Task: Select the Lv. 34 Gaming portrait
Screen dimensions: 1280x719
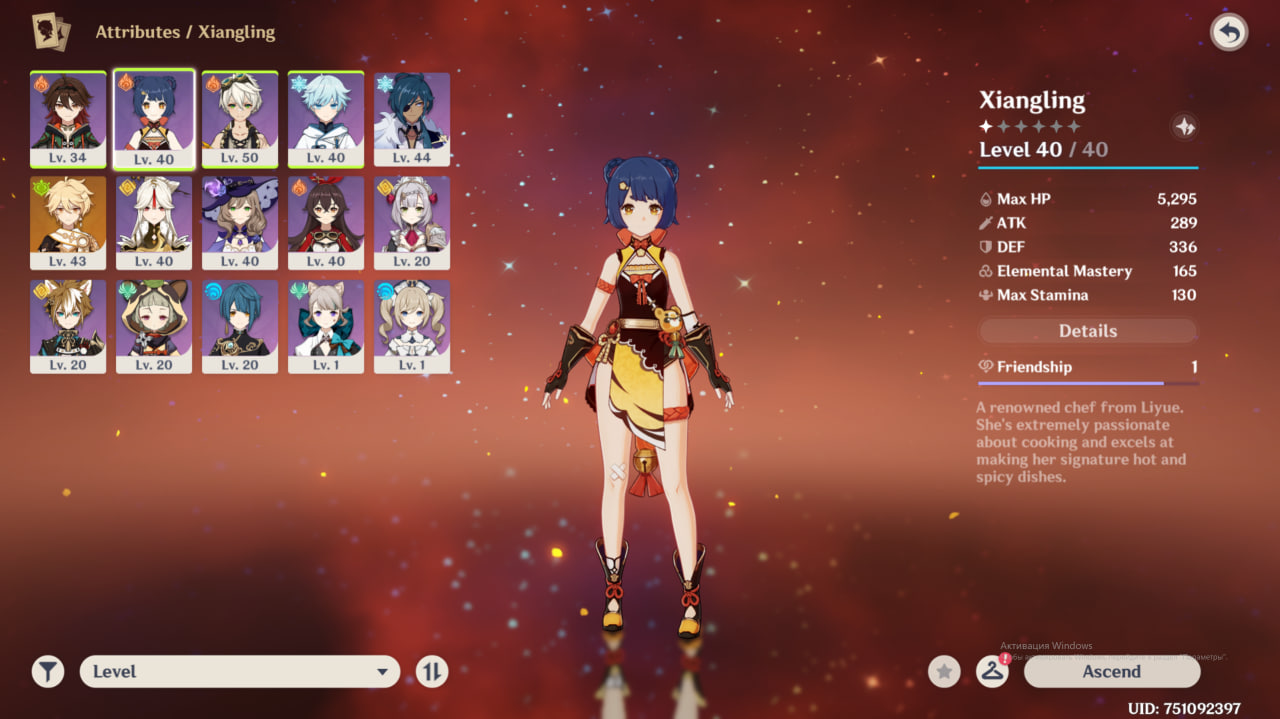Action: tap(68, 118)
